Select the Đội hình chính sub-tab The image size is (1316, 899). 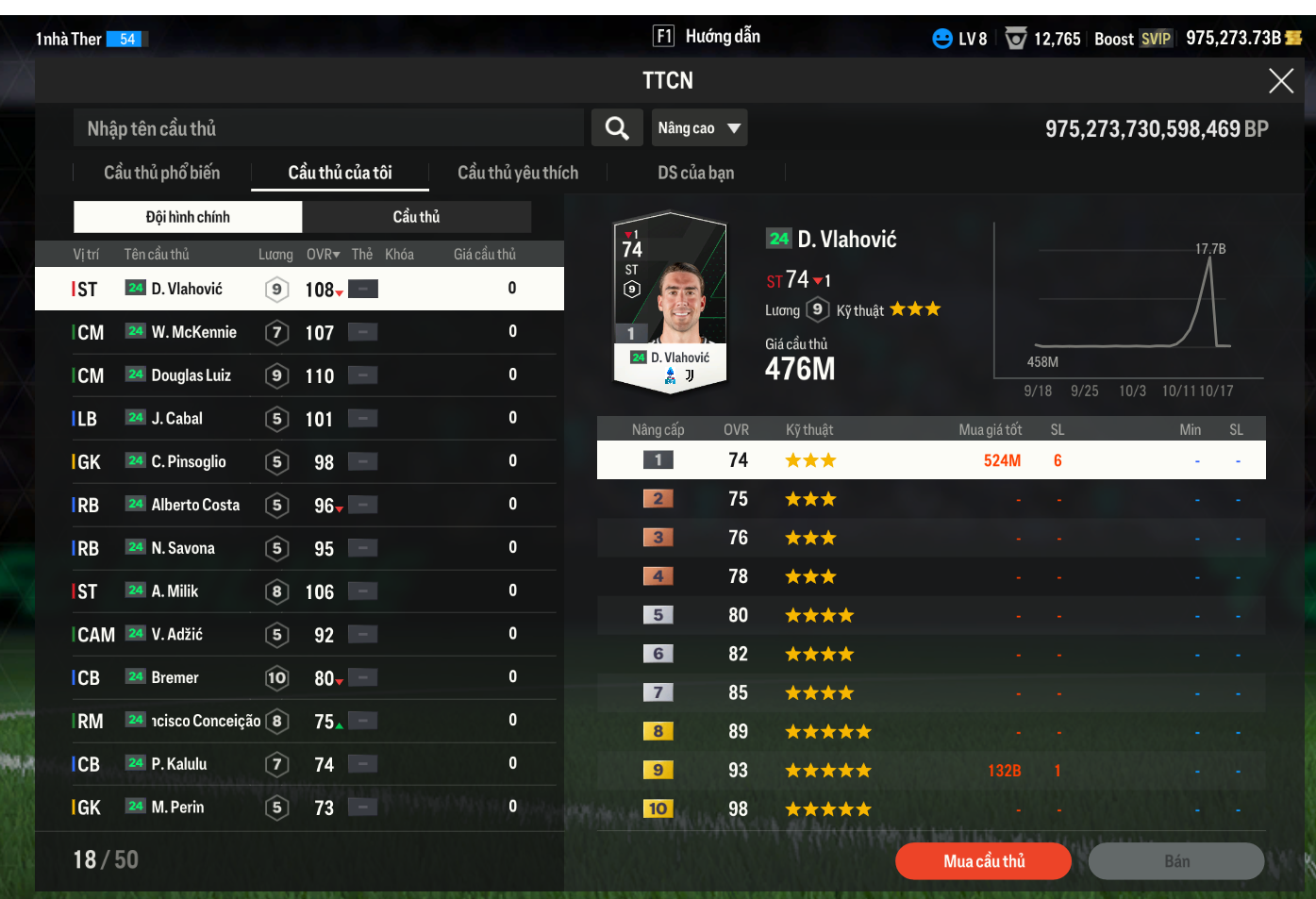point(188,217)
